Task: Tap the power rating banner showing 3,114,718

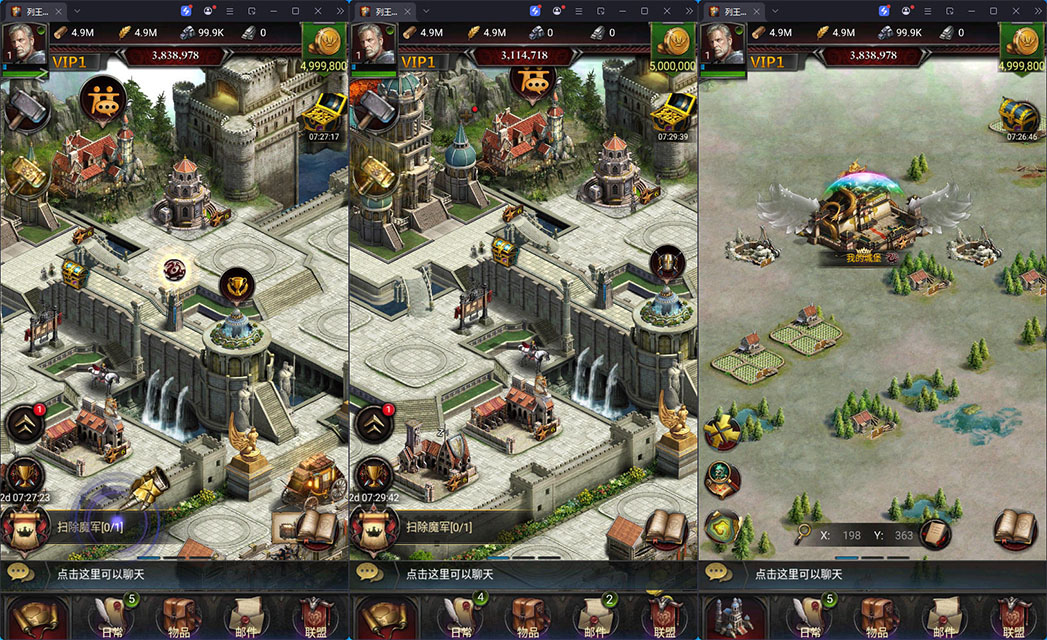Action: [523, 55]
